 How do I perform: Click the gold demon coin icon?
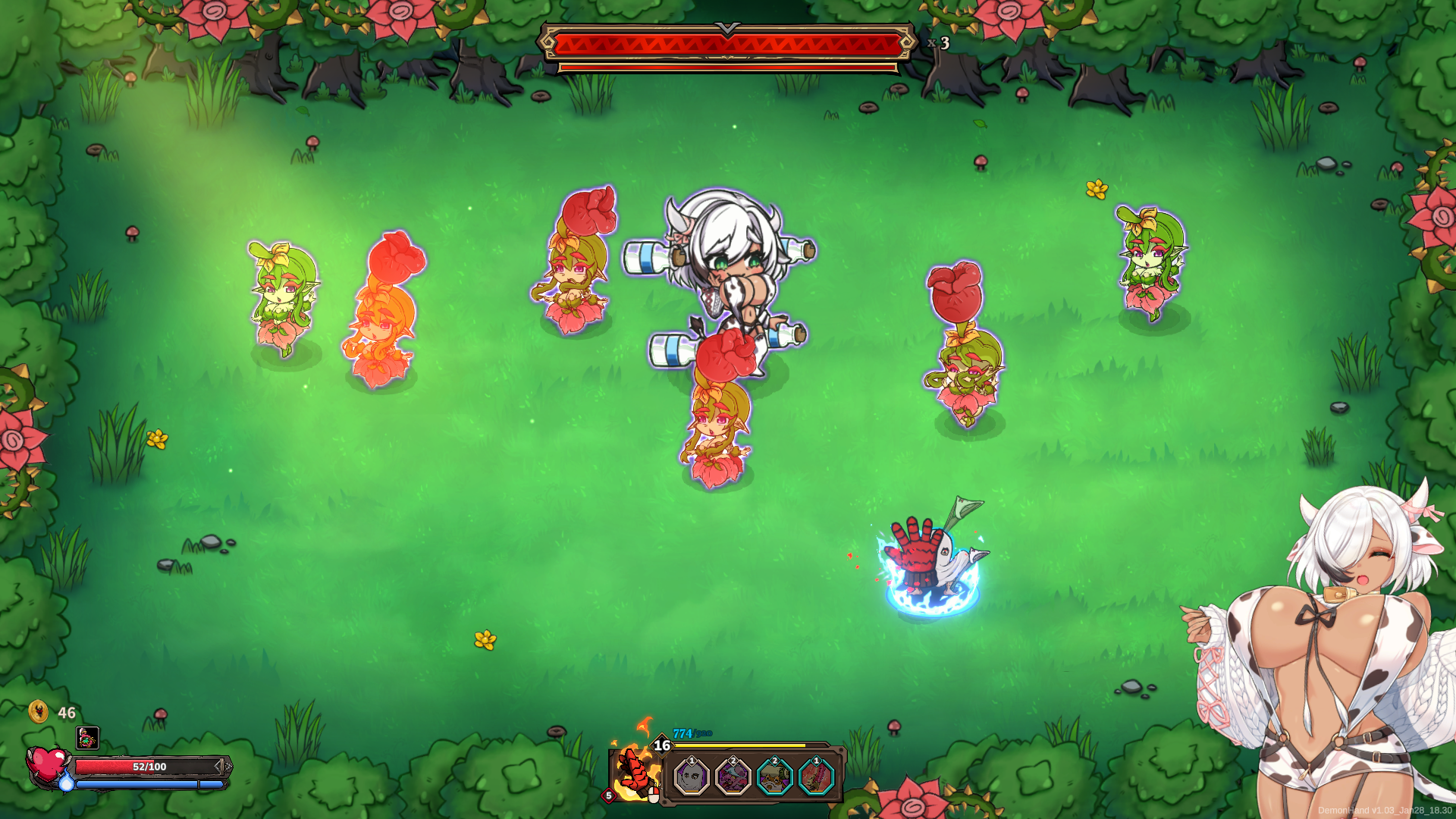[38, 712]
